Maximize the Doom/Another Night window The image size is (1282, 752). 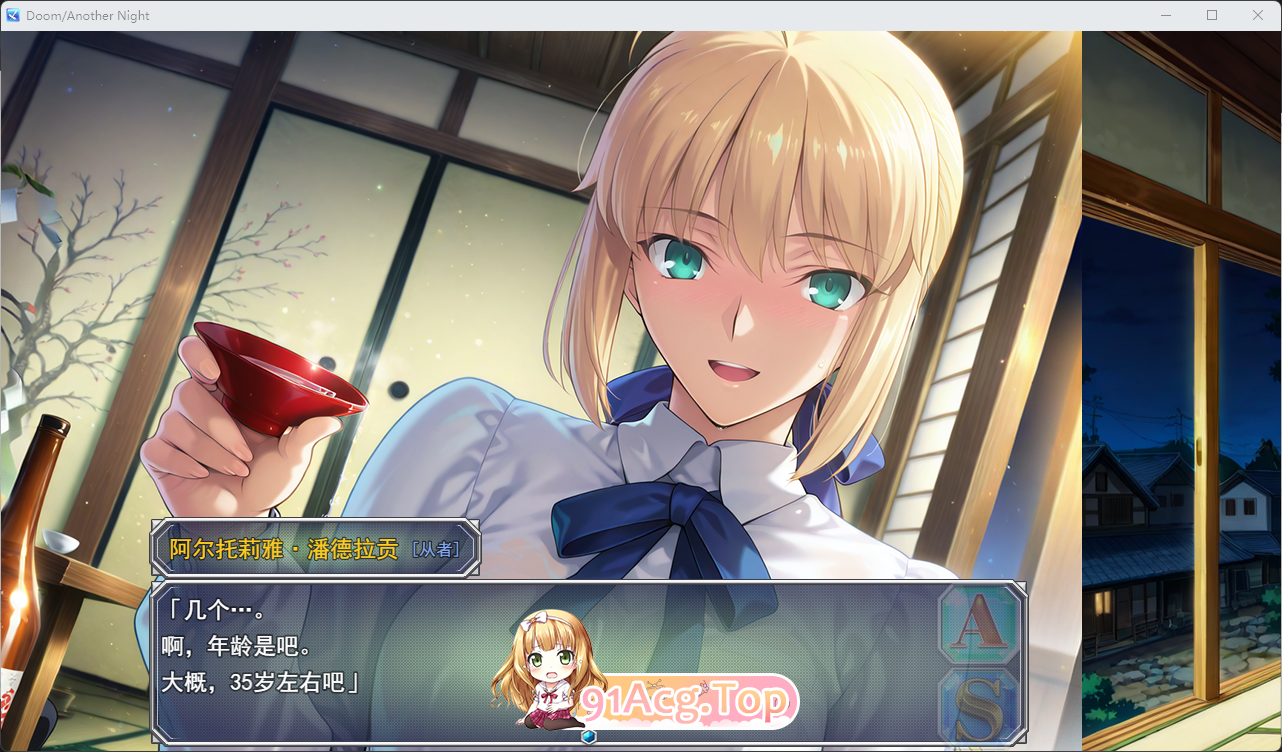tap(1212, 15)
